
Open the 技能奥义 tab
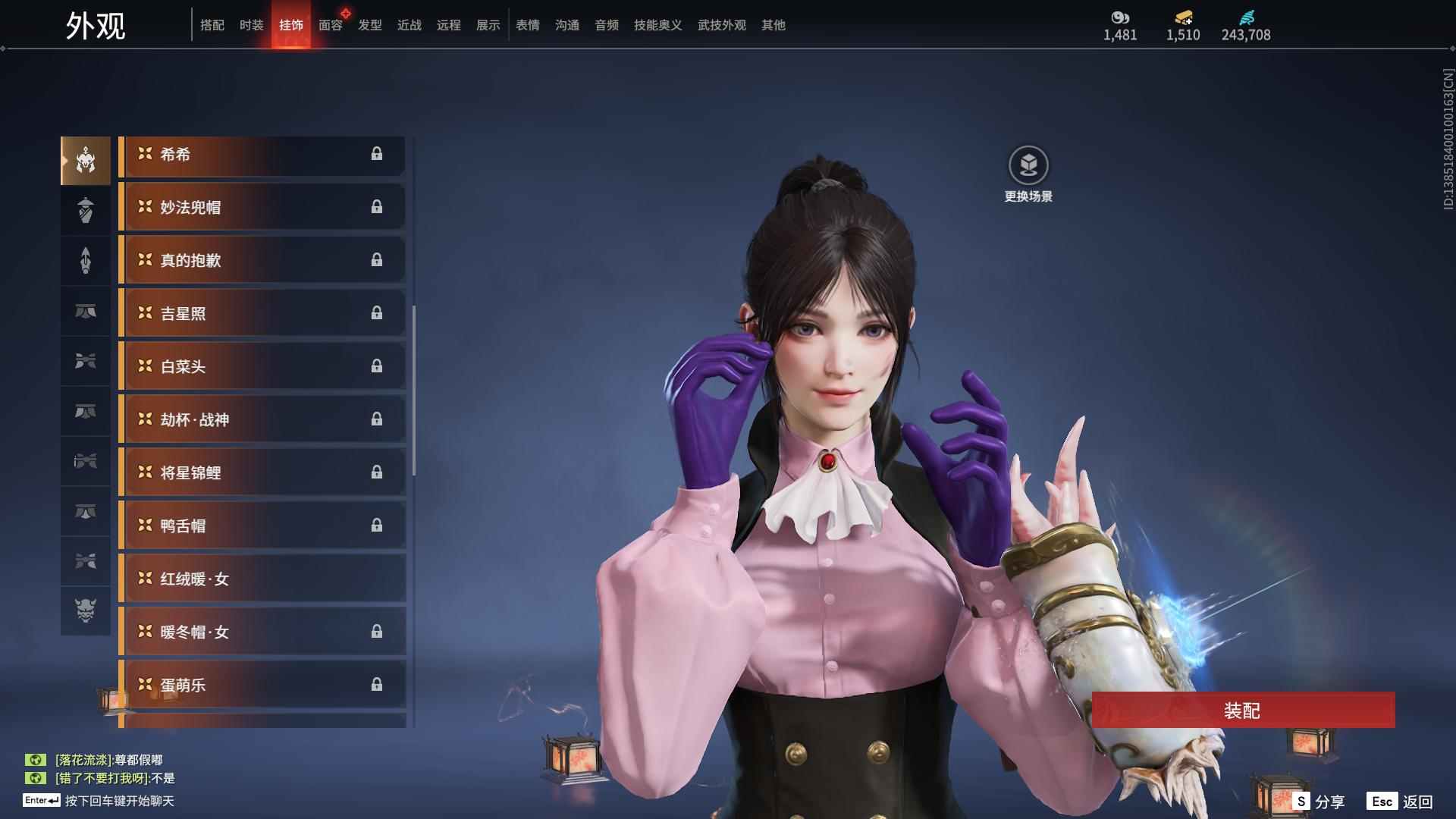(657, 25)
